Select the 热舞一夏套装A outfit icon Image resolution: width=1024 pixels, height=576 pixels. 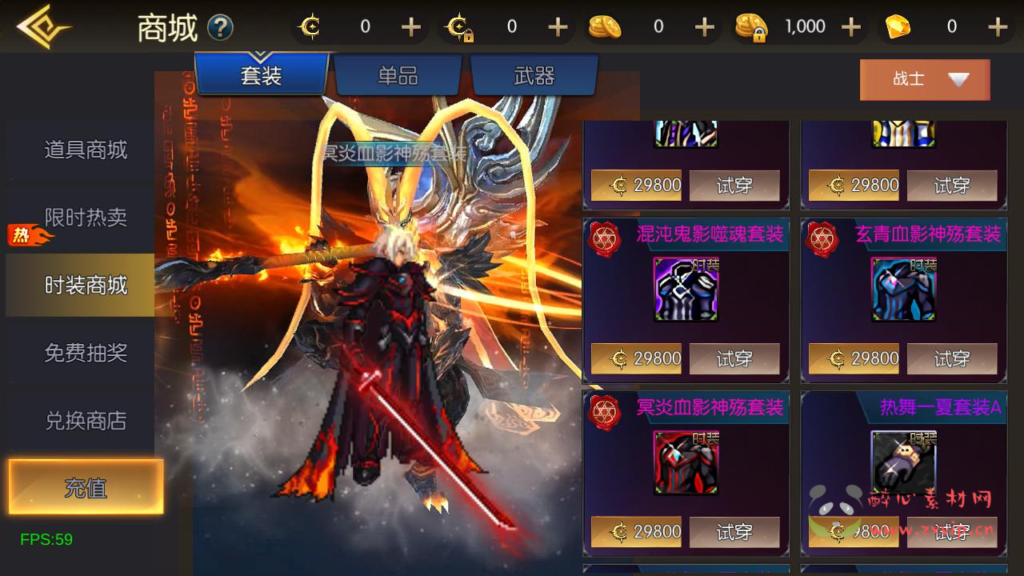903,462
